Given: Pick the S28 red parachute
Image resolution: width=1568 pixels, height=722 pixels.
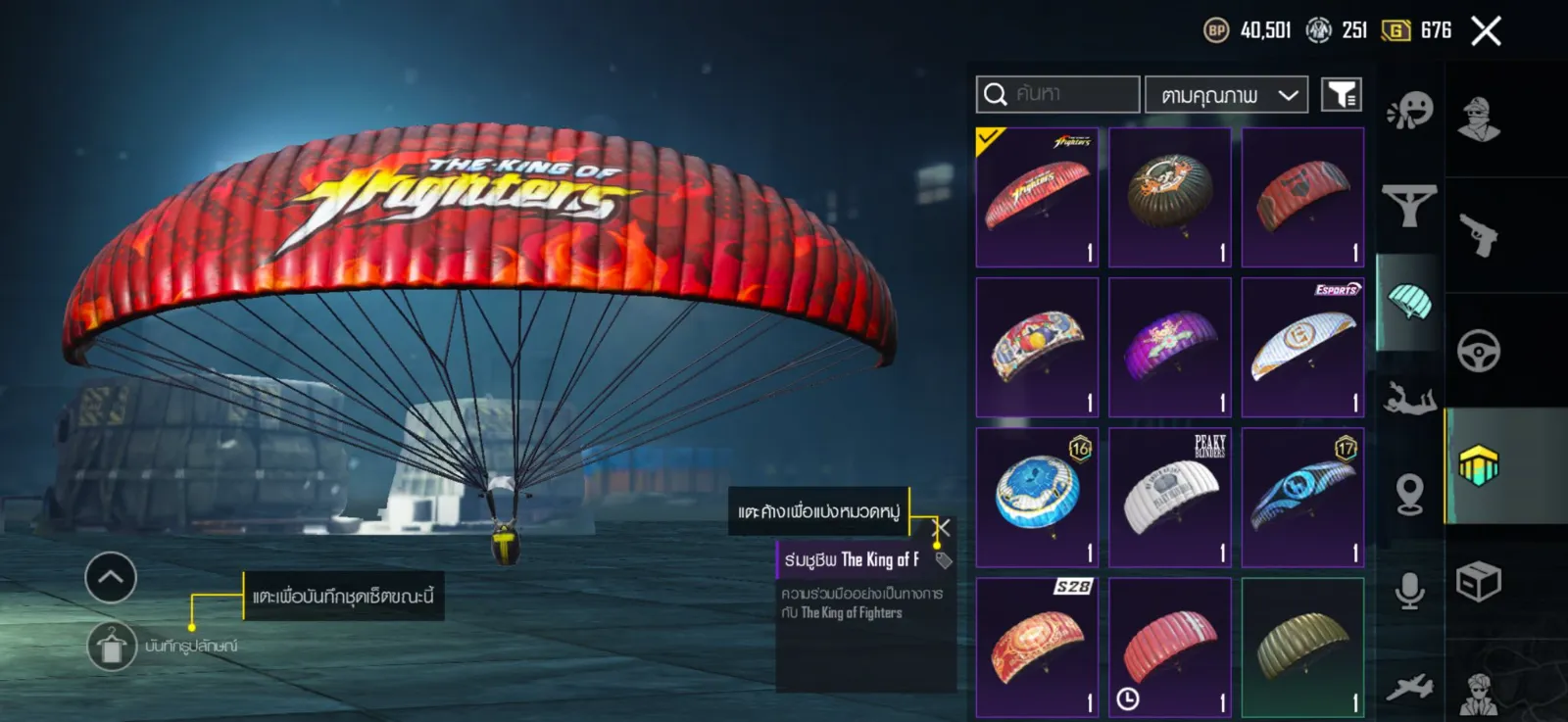Looking at the screenshot, I should coord(1037,648).
